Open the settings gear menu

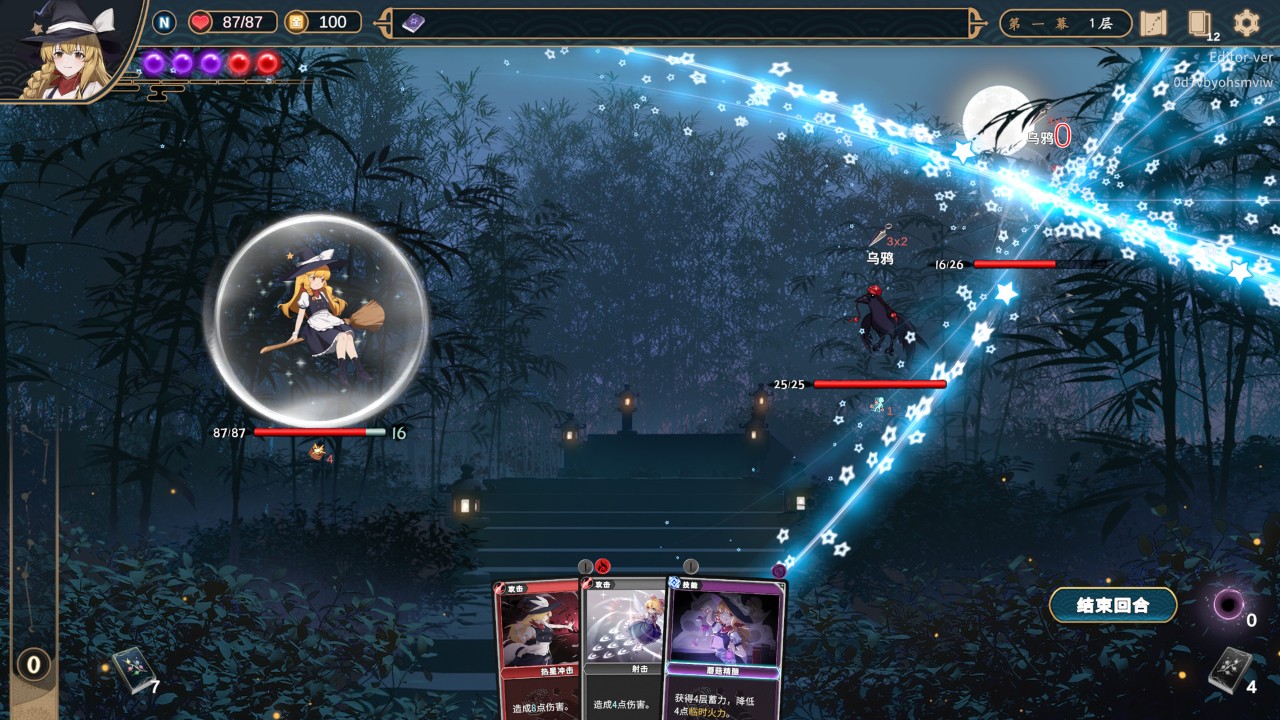tap(1246, 23)
